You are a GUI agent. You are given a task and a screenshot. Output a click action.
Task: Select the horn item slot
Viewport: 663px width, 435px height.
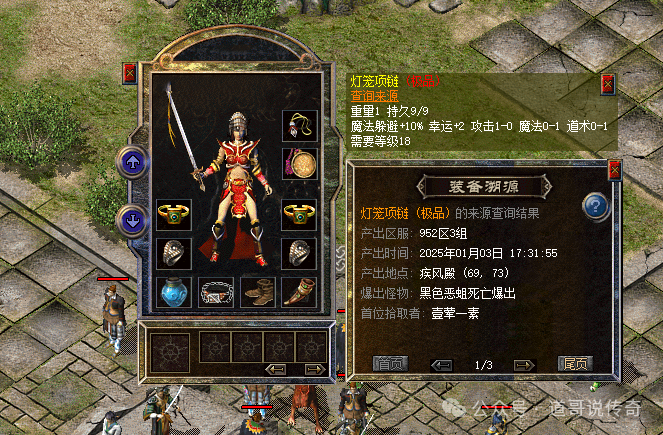click(x=299, y=291)
